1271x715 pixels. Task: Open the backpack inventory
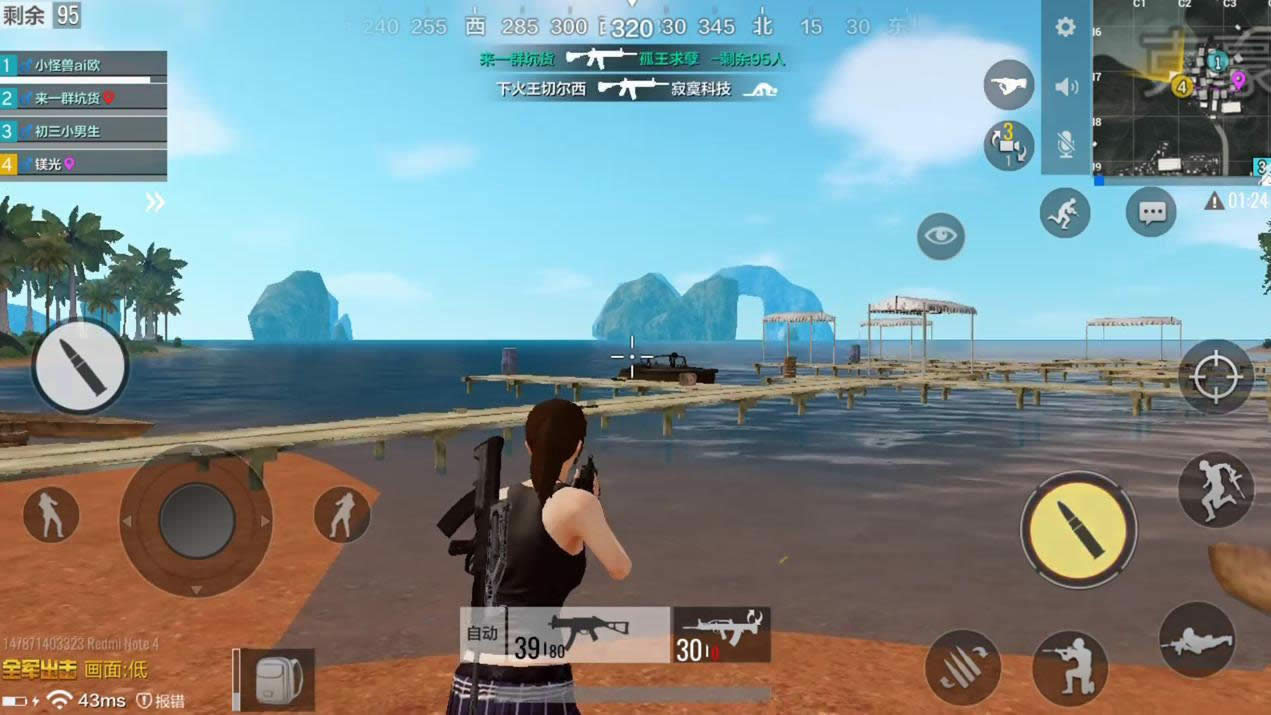coord(279,680)
